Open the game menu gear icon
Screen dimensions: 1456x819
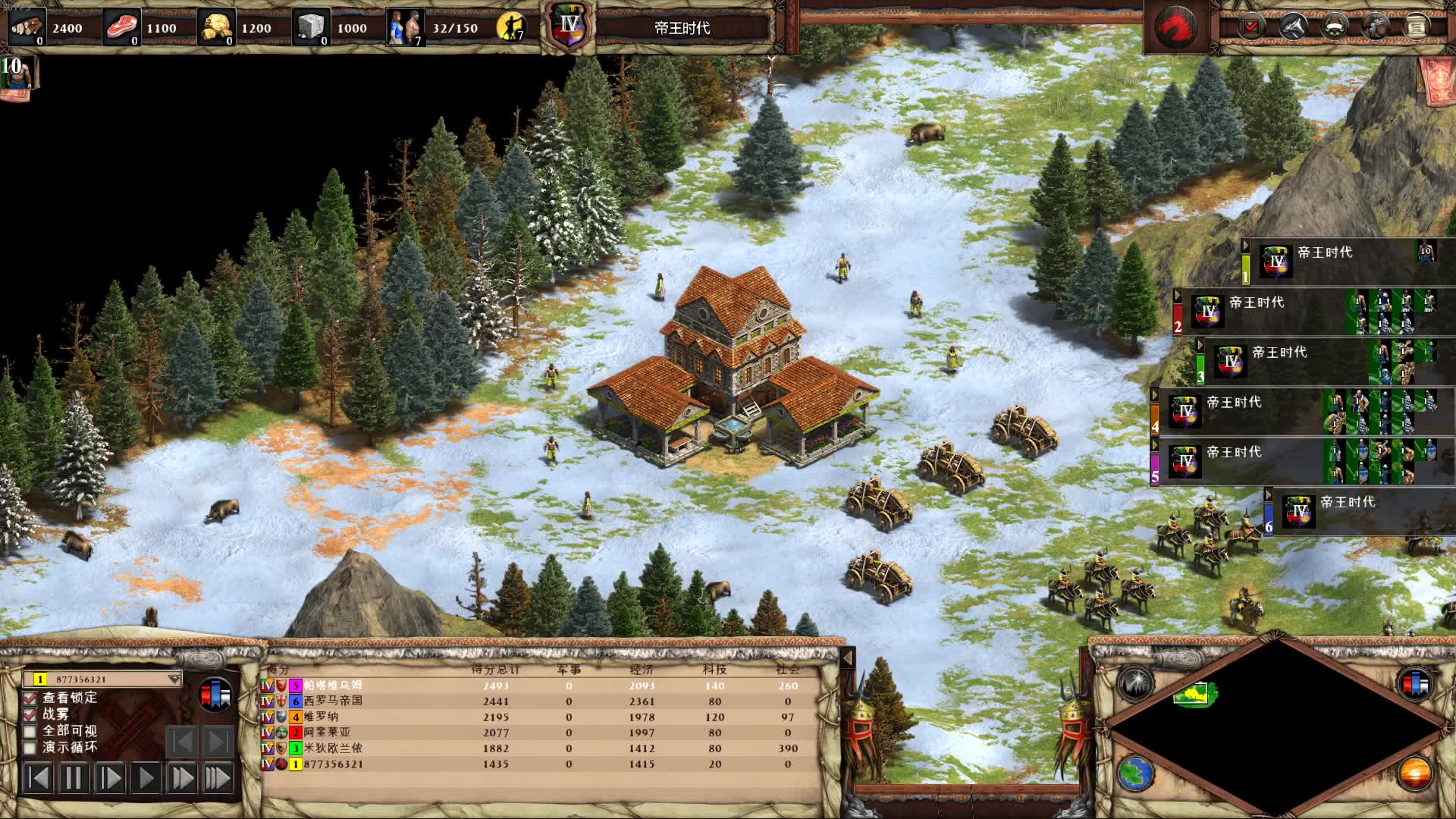1375,27
